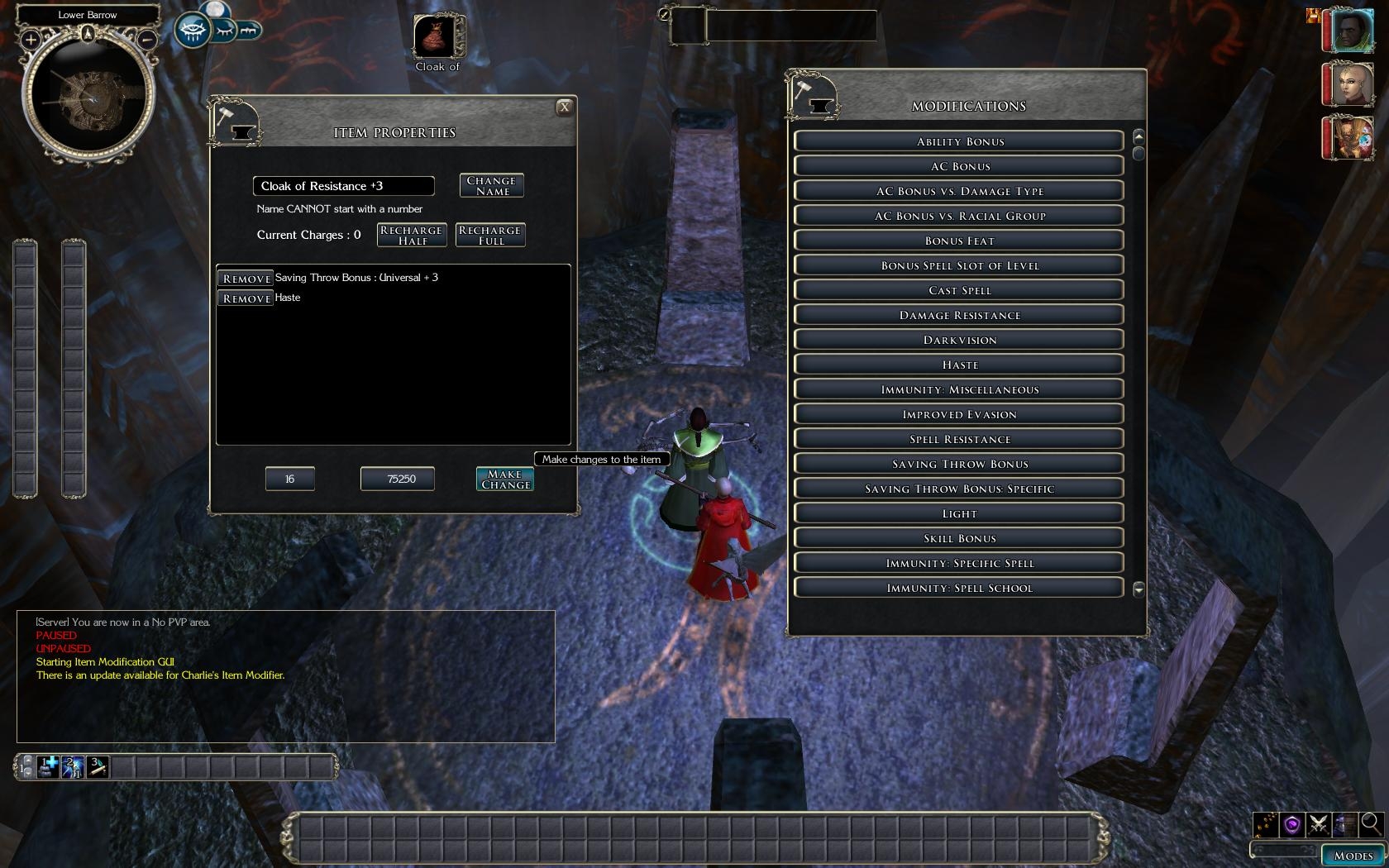
Task: Choose the Ability Bonus modification
Action: pos(959,141)
